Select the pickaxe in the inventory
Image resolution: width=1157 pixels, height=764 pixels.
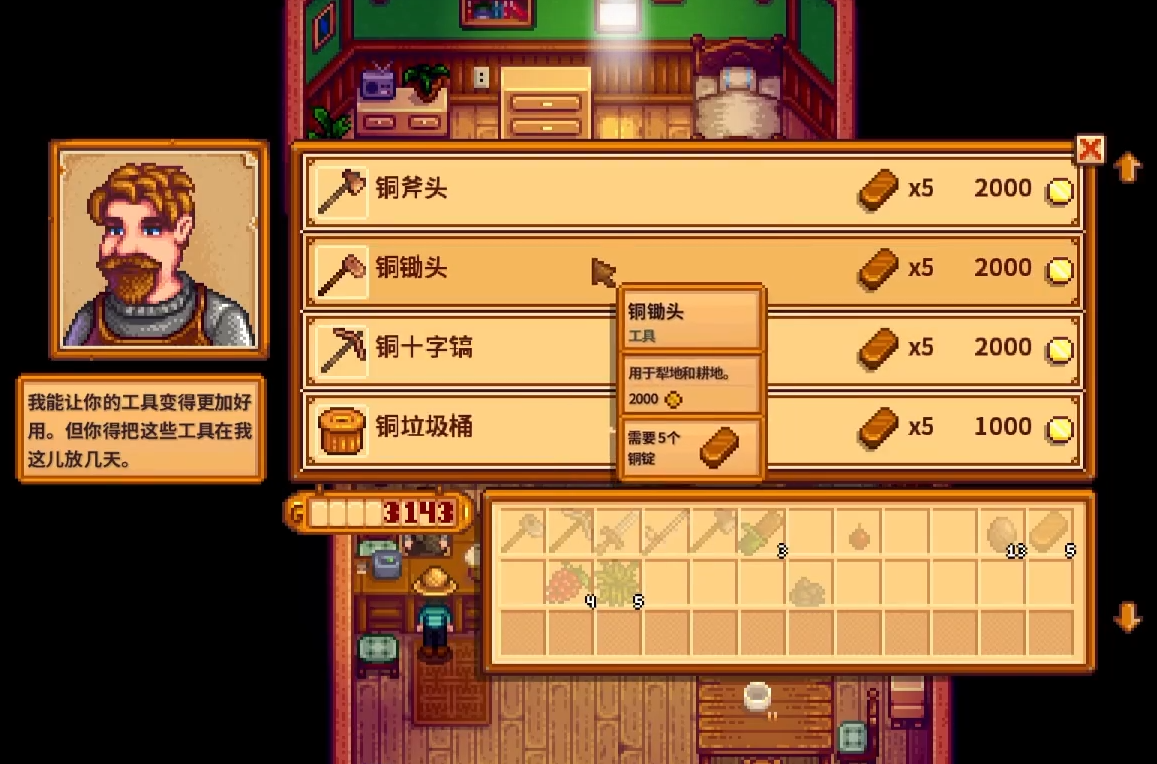(570, 532)
